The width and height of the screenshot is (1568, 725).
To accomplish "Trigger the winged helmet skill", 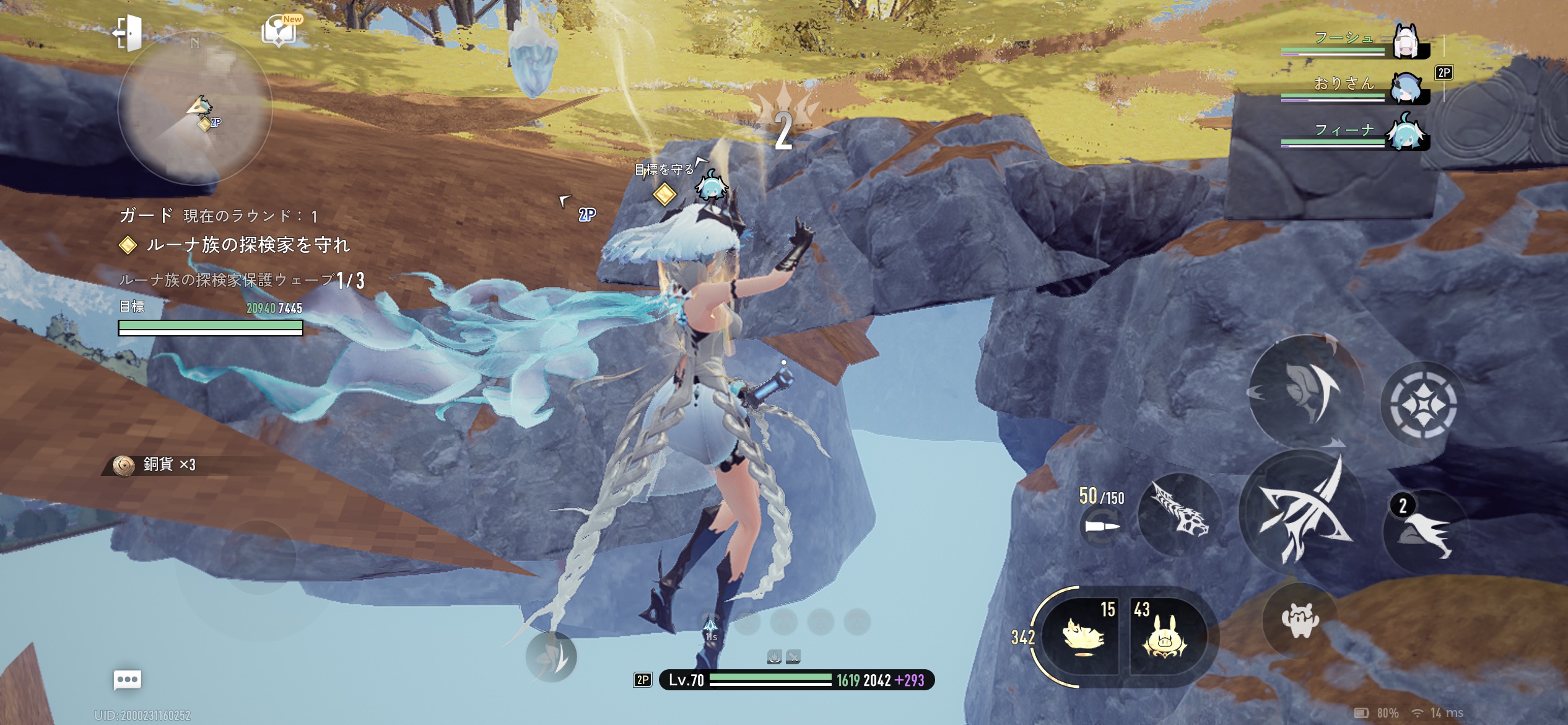I will (x=1307, y=390).
